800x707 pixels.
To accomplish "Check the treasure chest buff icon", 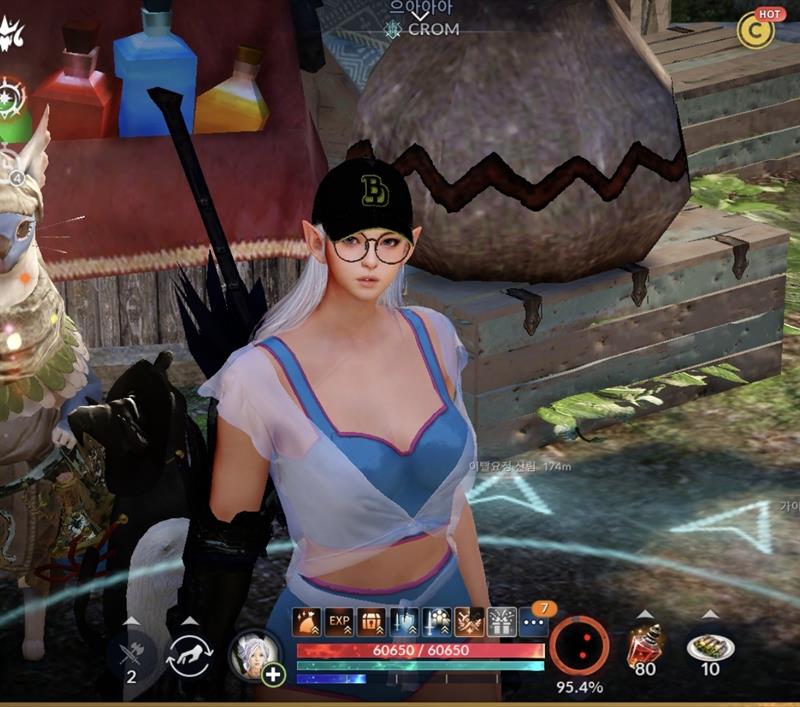I will click(371, 622).
